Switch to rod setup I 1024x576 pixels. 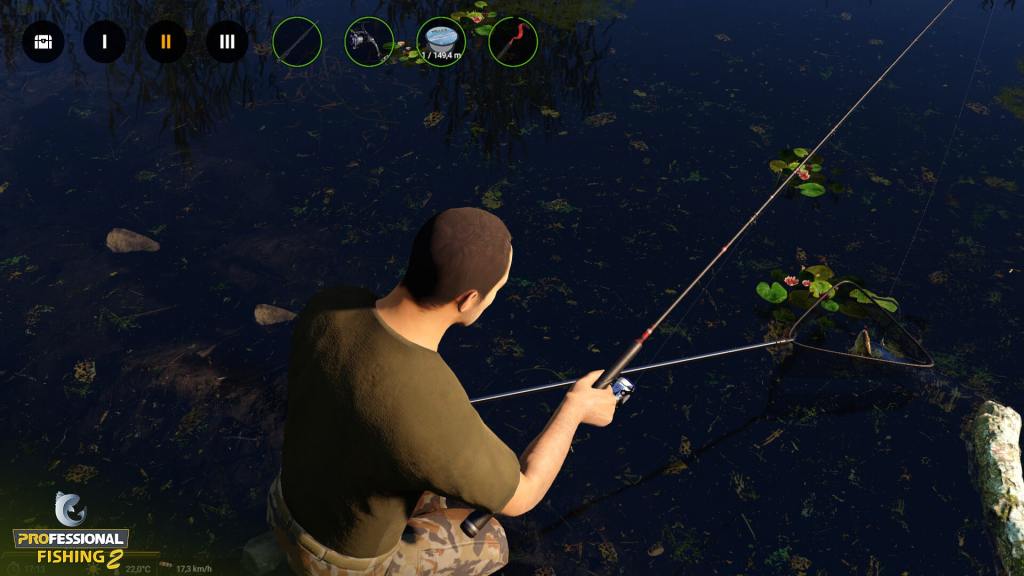point(104,42)
